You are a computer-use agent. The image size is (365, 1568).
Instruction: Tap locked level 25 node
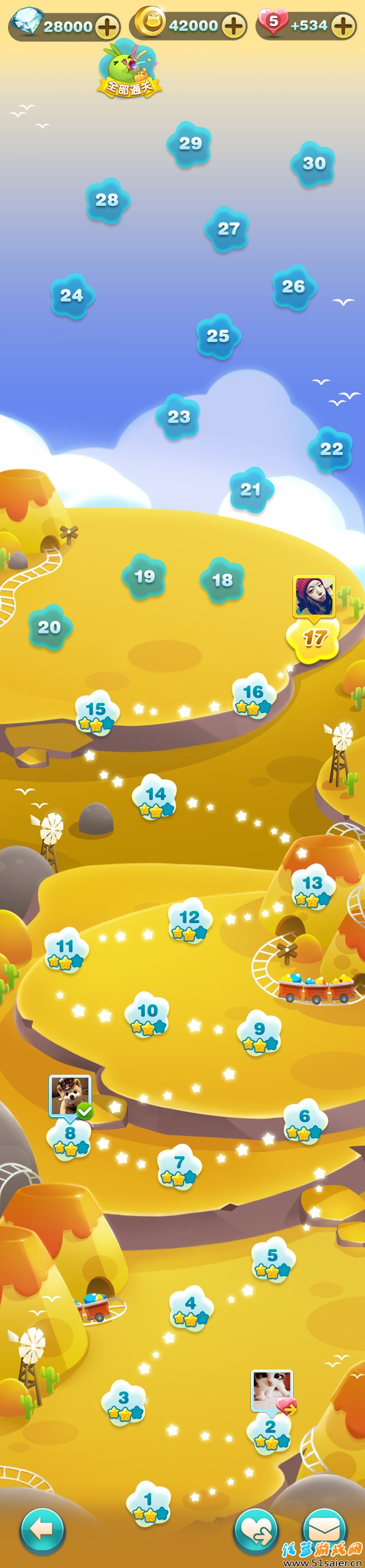(x=218, y=336)
